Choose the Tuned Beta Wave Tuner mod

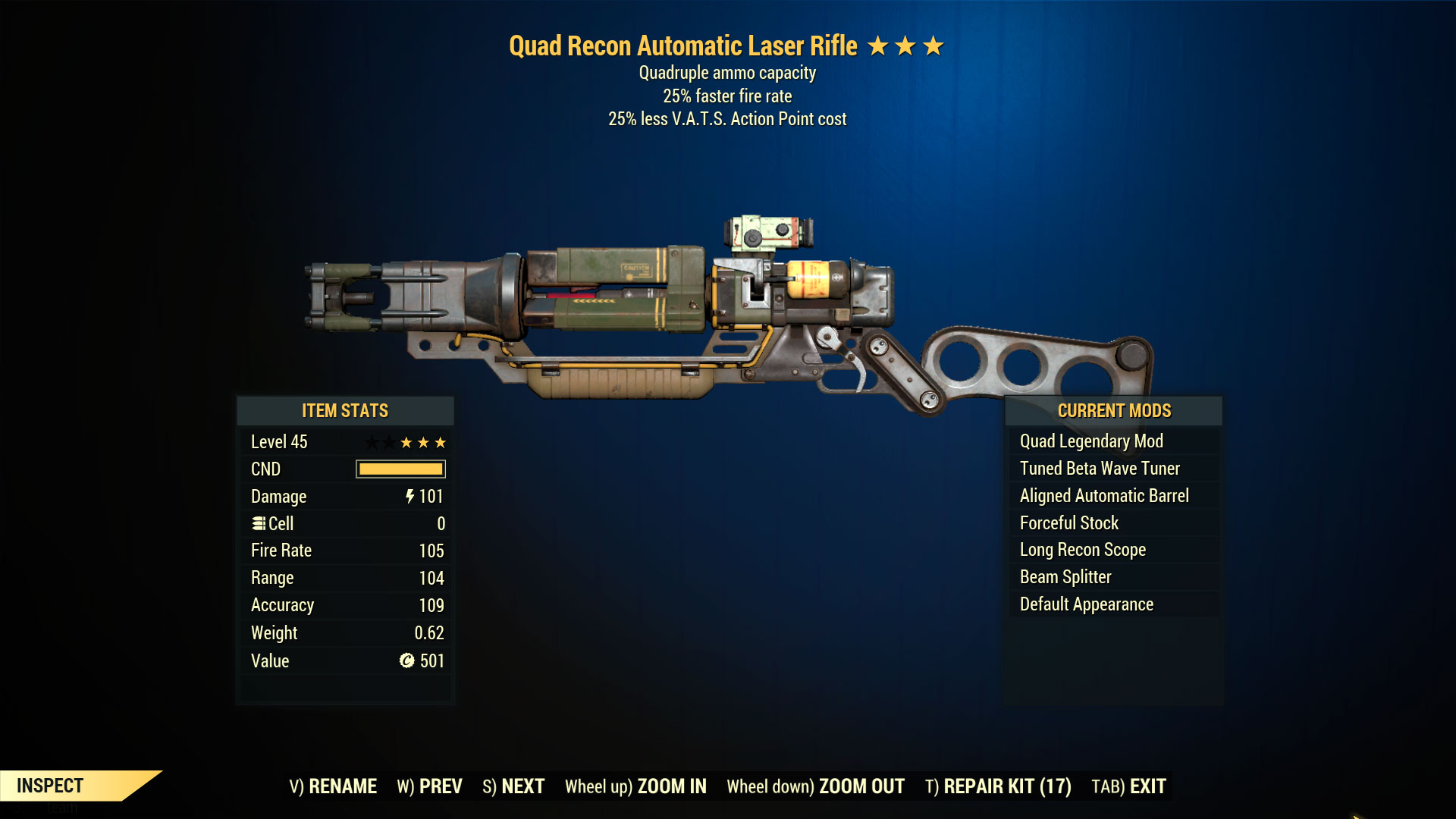(x=1100, y=468)
